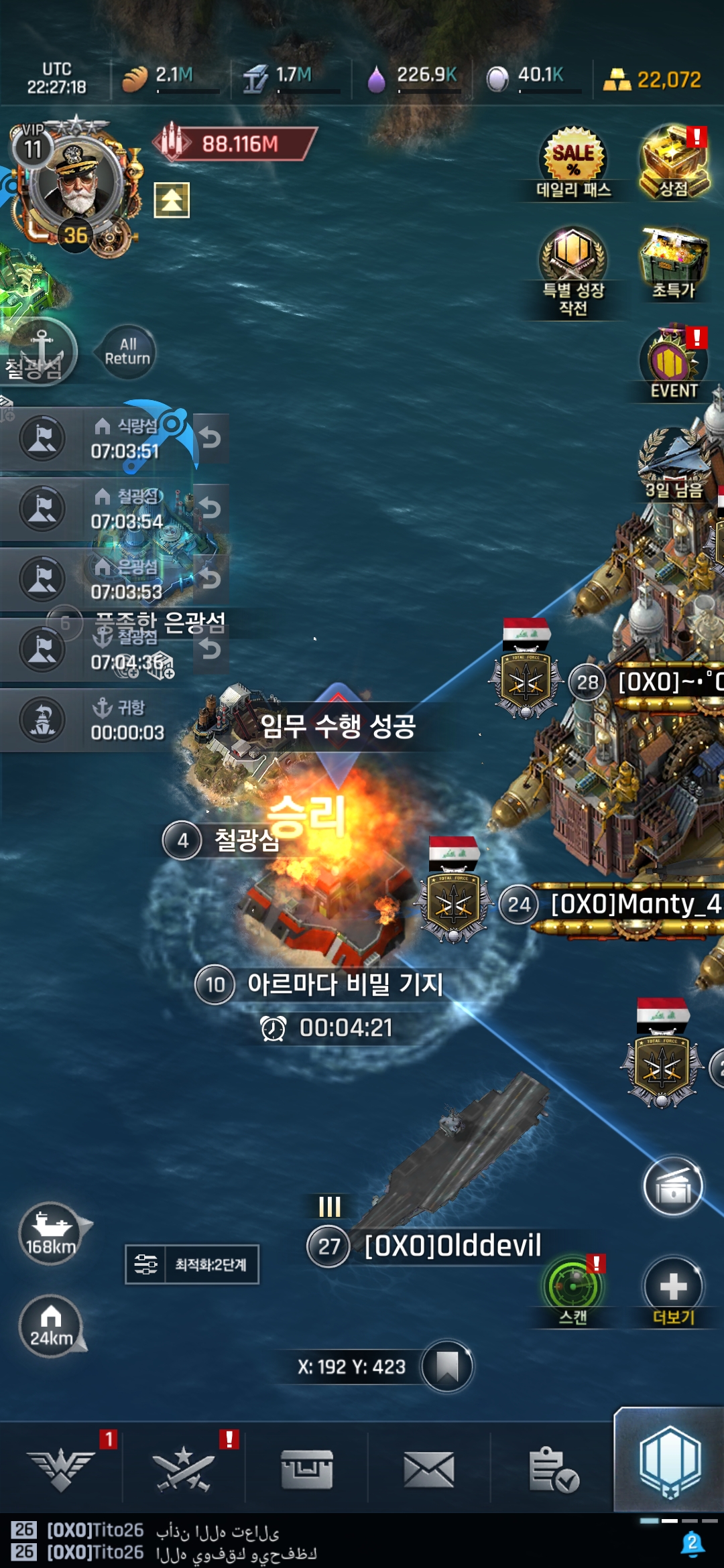Open the clipboard missions menu
724x1568 pixels.
coord(552,1469)
